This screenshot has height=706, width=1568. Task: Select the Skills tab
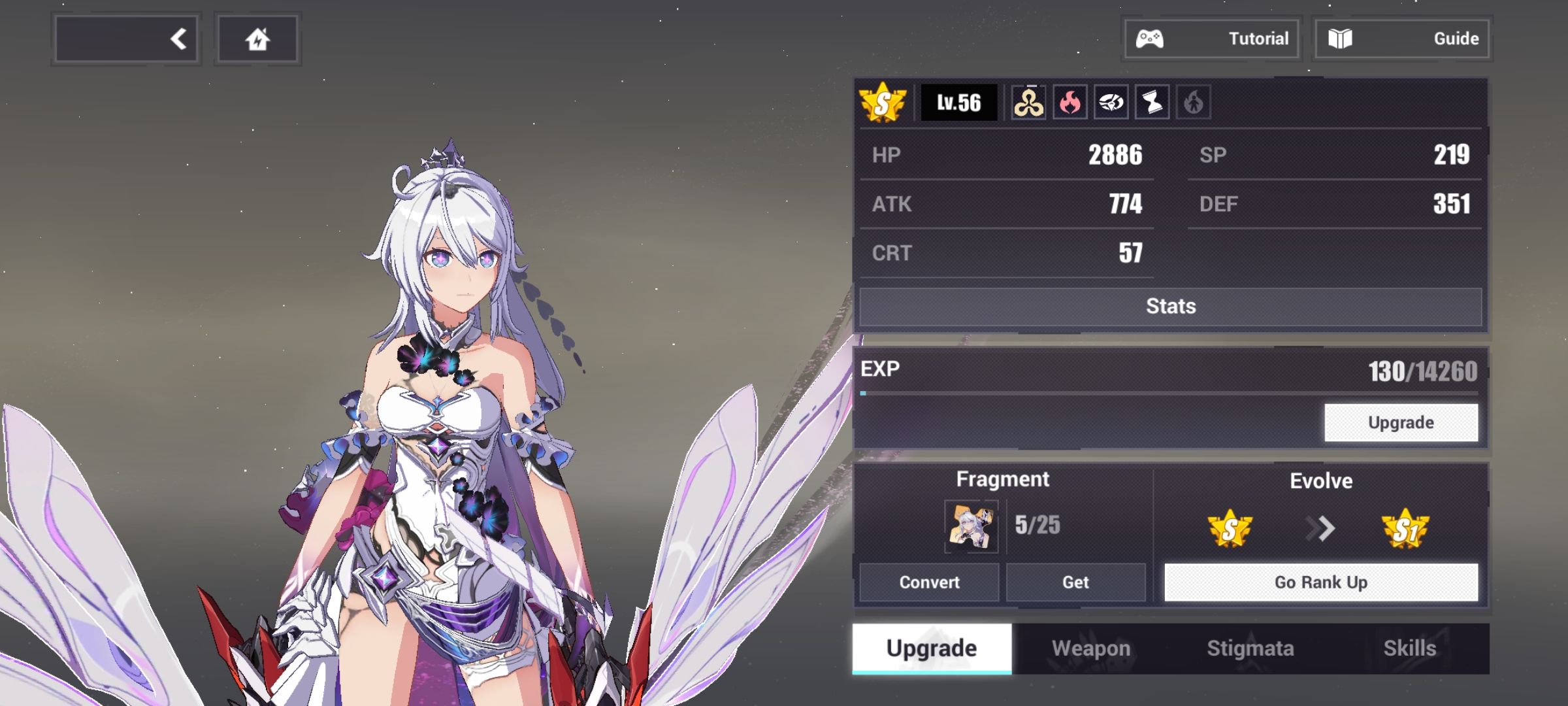pyautogui.click(x=1410, y=648)
